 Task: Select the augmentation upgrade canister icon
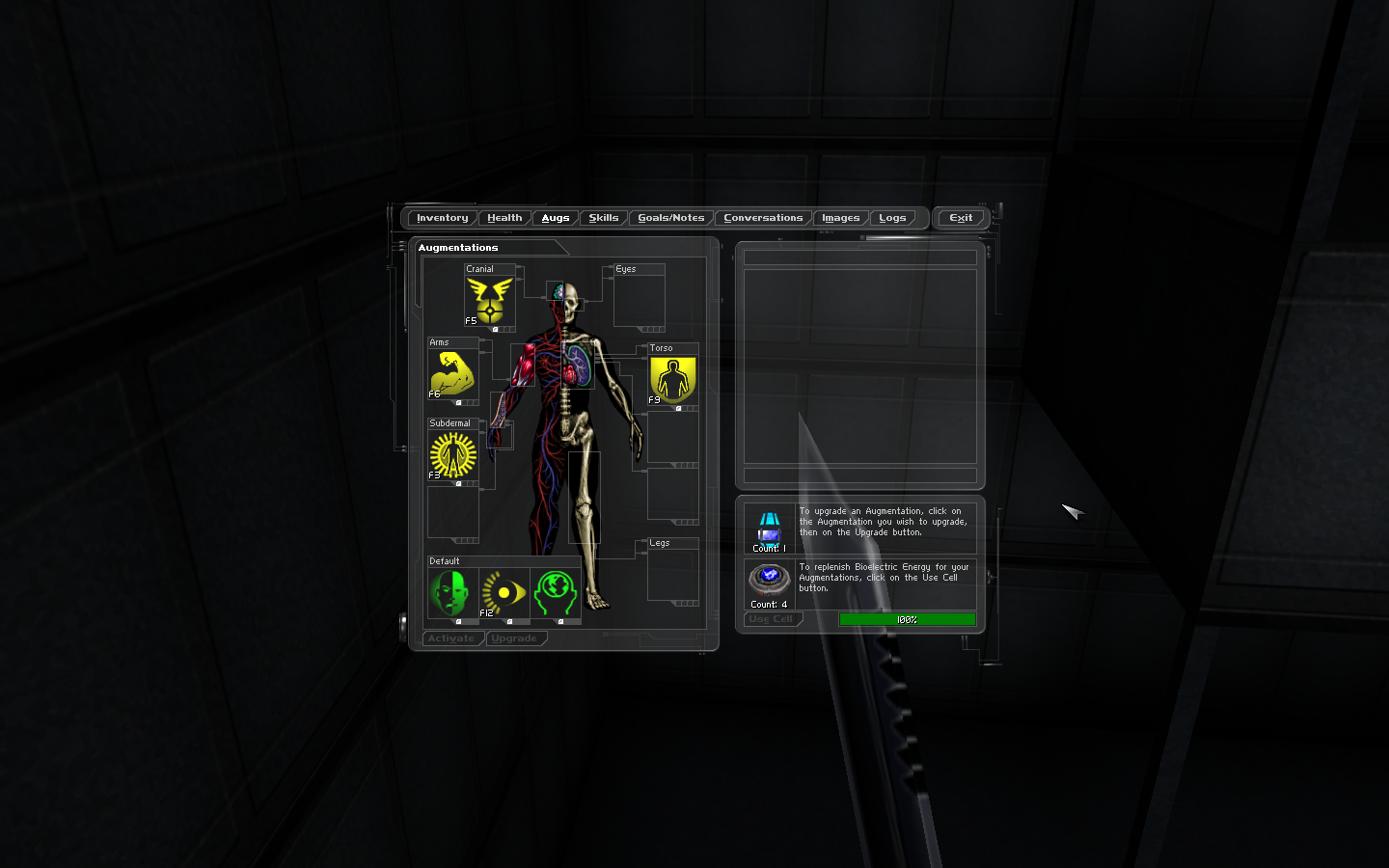pos(769,527)
